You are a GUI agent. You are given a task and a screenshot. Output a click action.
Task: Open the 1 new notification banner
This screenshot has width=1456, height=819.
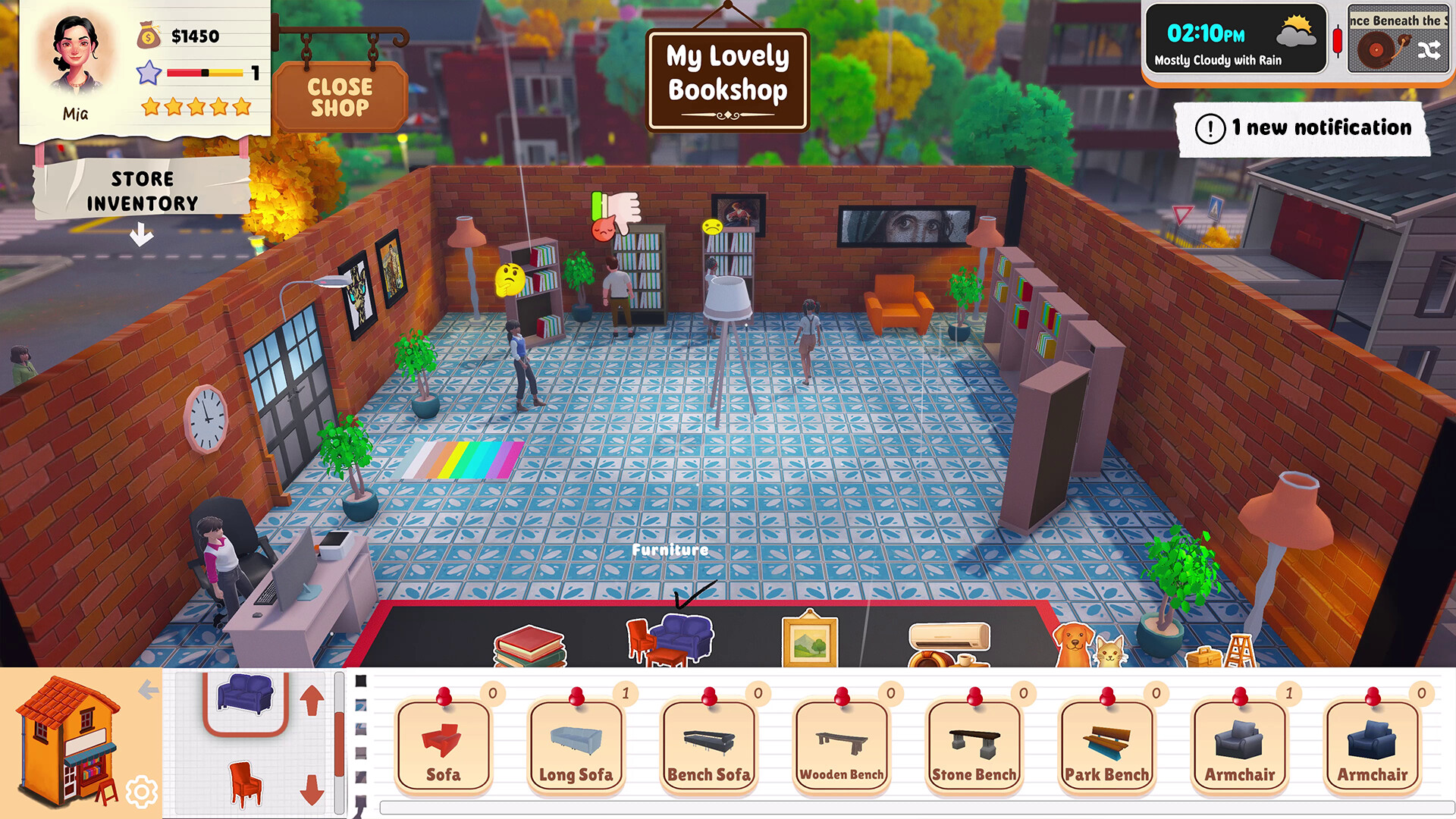coord(1298,128)
